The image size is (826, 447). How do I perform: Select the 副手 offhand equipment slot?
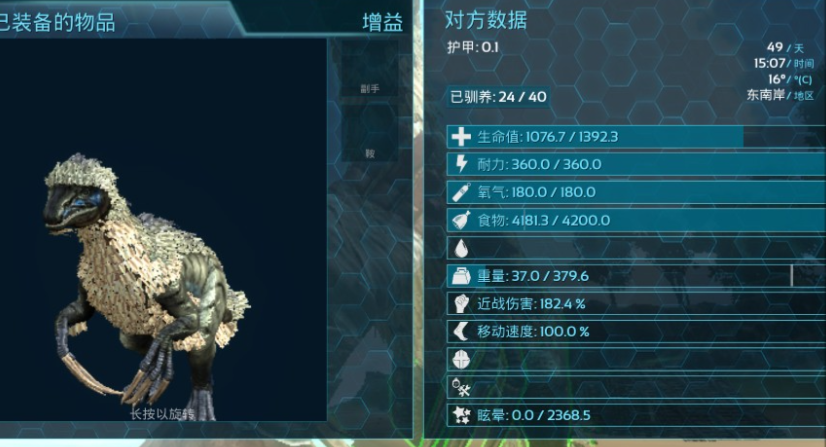370,89
